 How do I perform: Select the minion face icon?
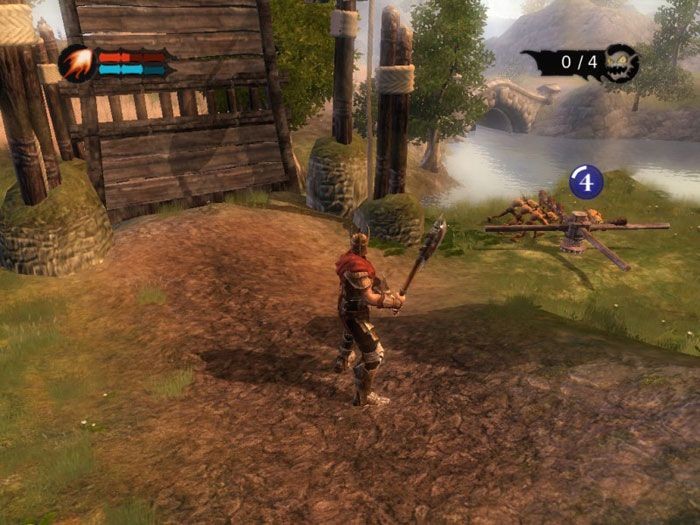pos(621,62)
